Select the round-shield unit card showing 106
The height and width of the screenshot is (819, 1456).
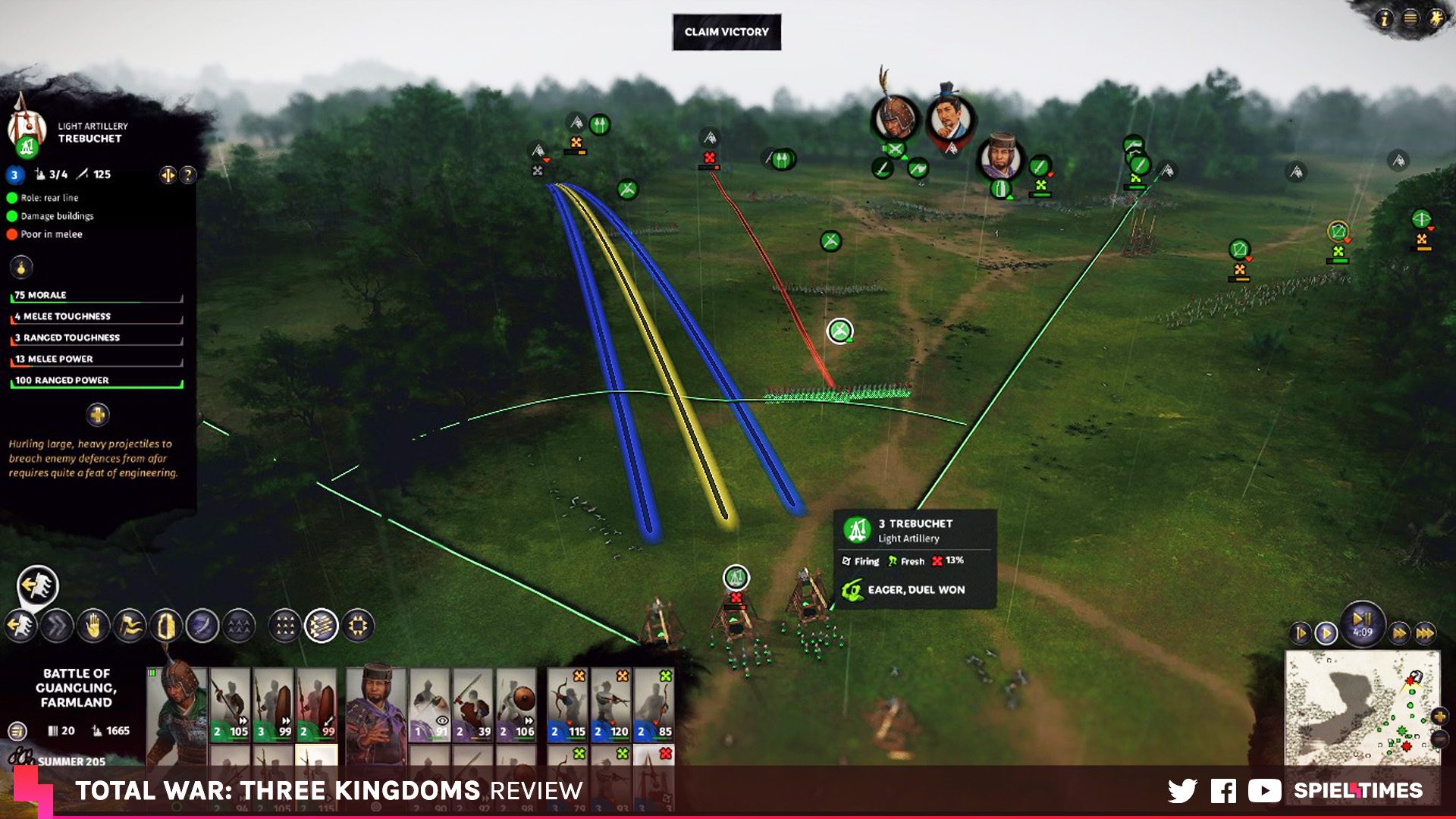pyautogui.click(x=516, y=705)
